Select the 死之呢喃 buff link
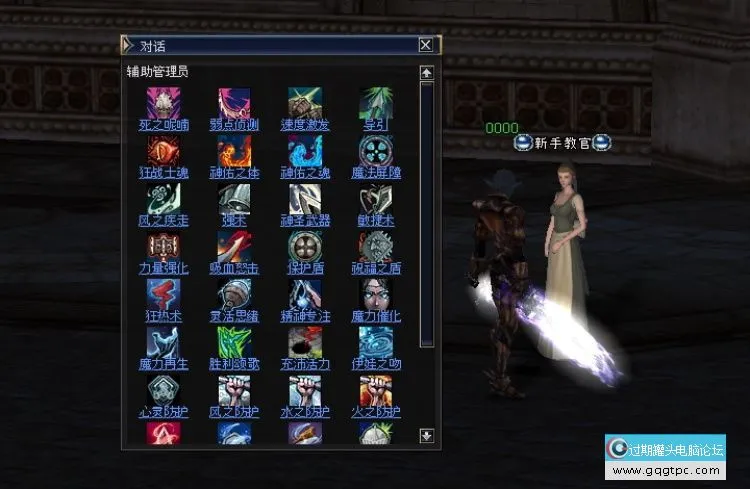 tap(164, 125)
